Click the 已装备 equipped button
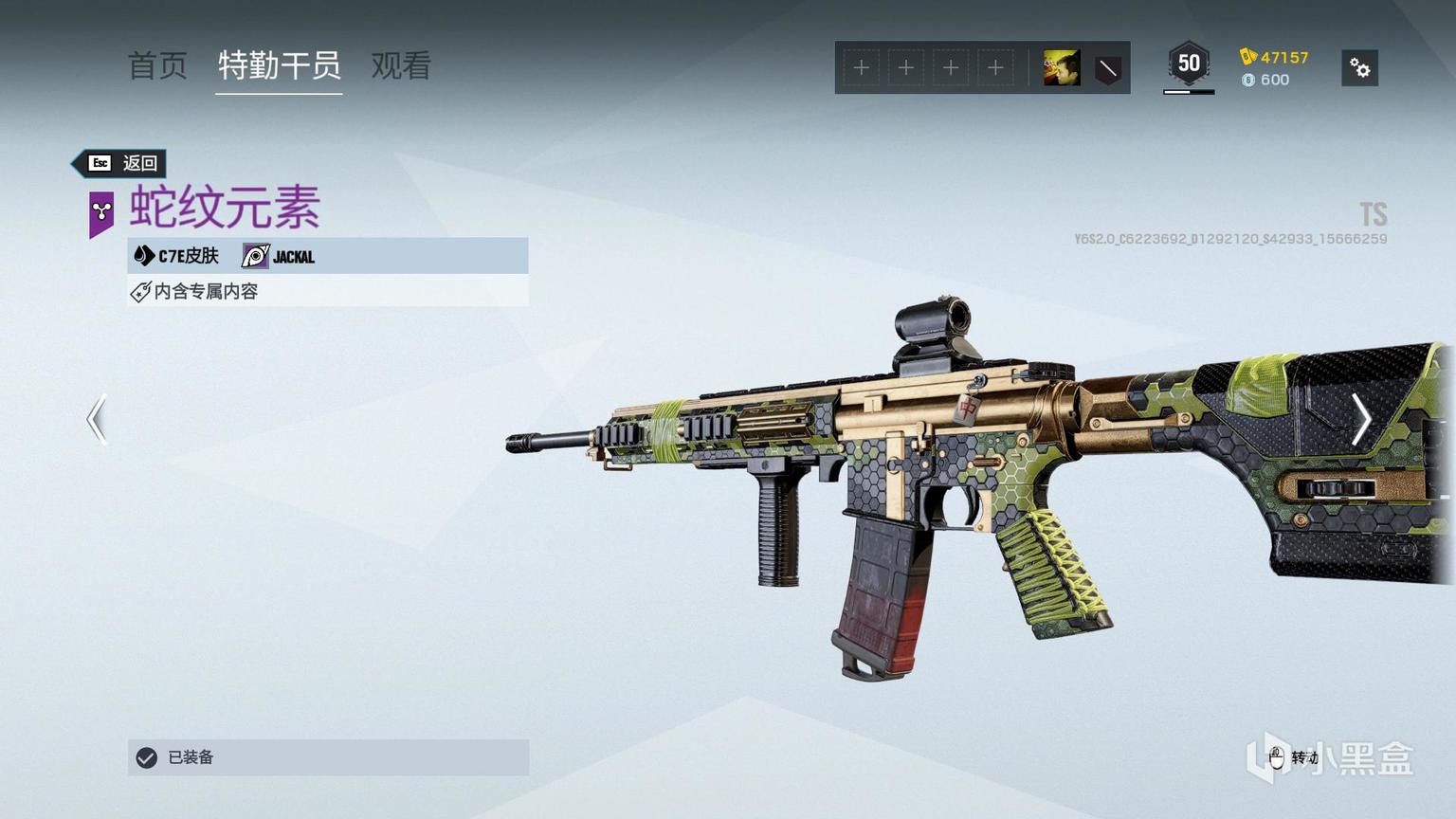This screenshot has width=1456, height=819. [328, 757]
